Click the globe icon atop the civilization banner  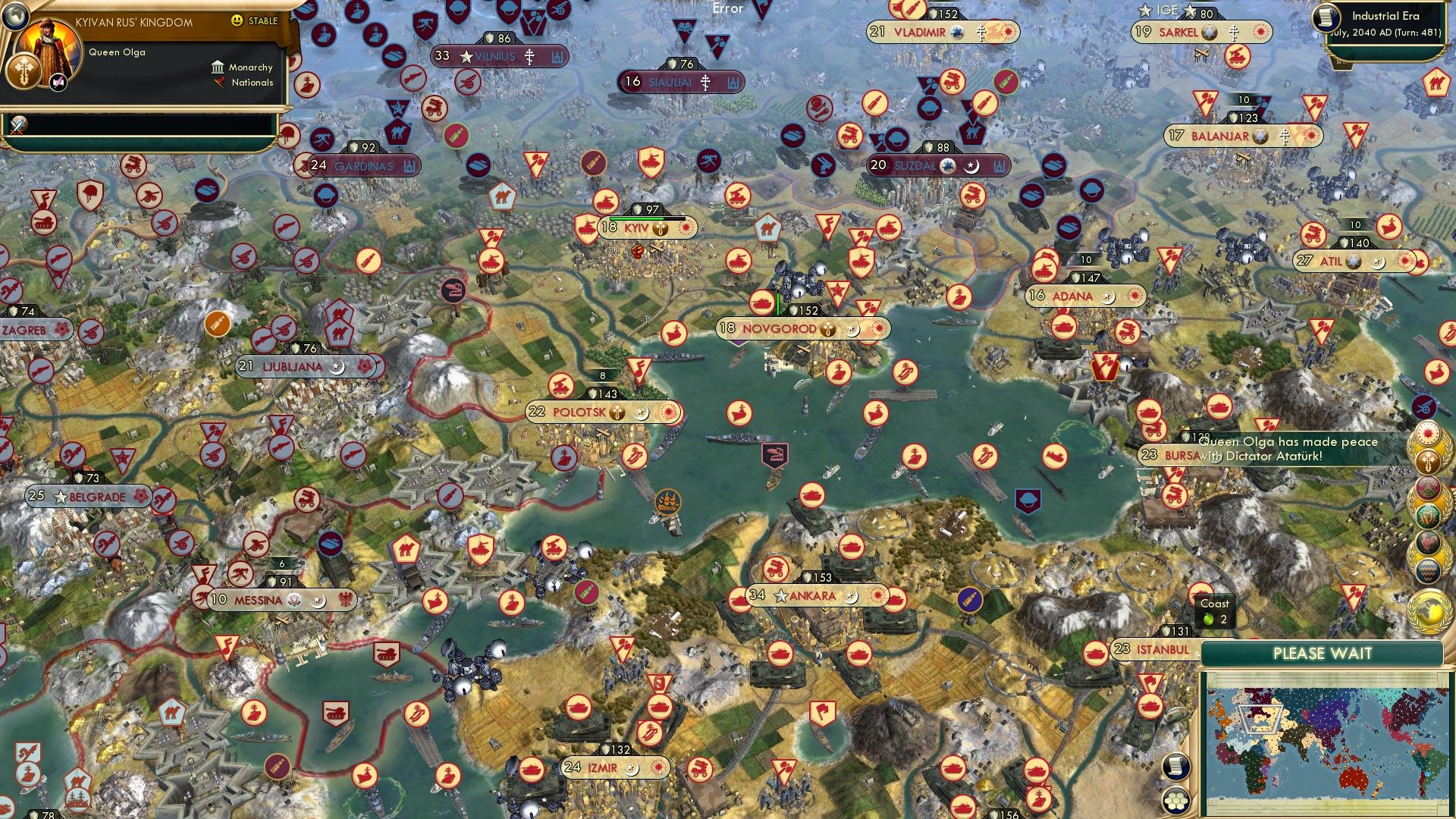(15, 16)
